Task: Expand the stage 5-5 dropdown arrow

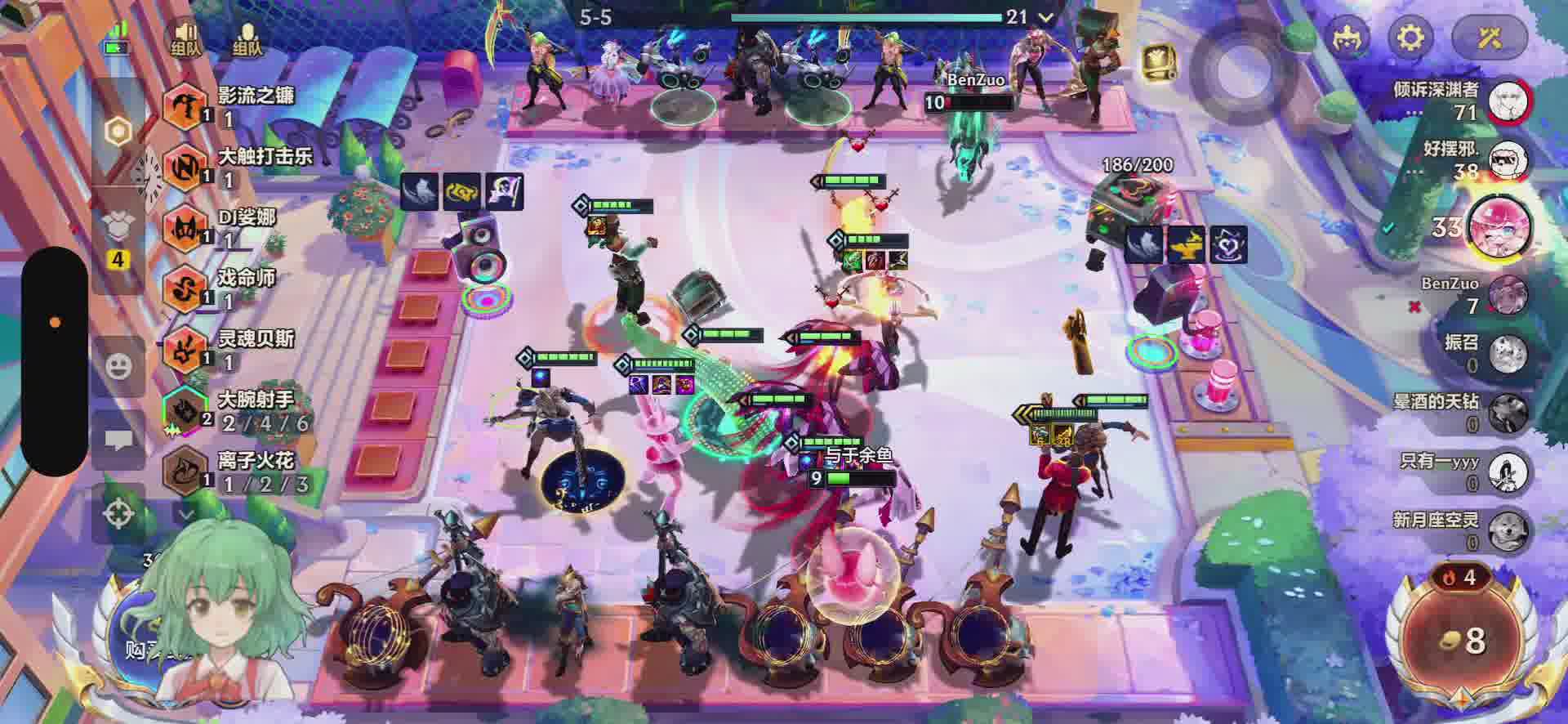Action: pos(1045,17)
